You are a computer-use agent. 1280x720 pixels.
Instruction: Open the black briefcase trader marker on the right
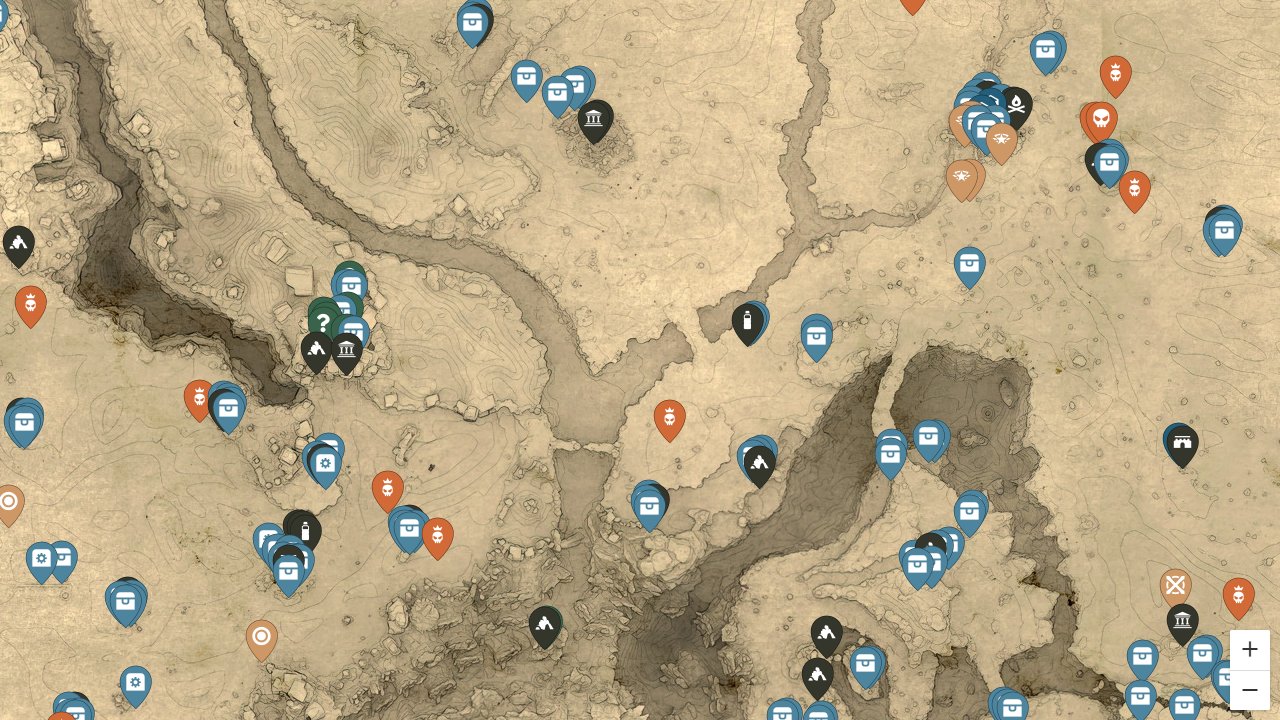(1181, 444)
